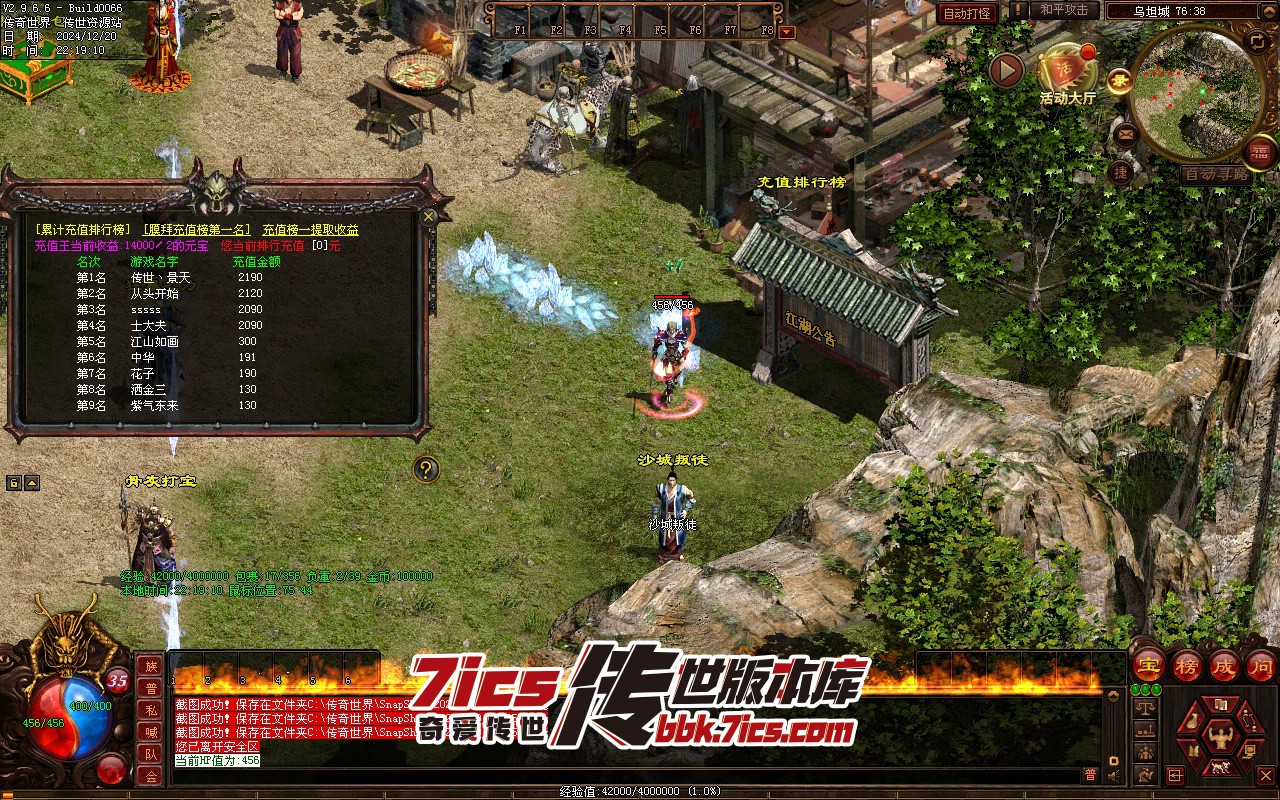Open the 累计充值排行榜 tab
Image resolution: width=1280 pixels, height=800 pixels.
83,230
